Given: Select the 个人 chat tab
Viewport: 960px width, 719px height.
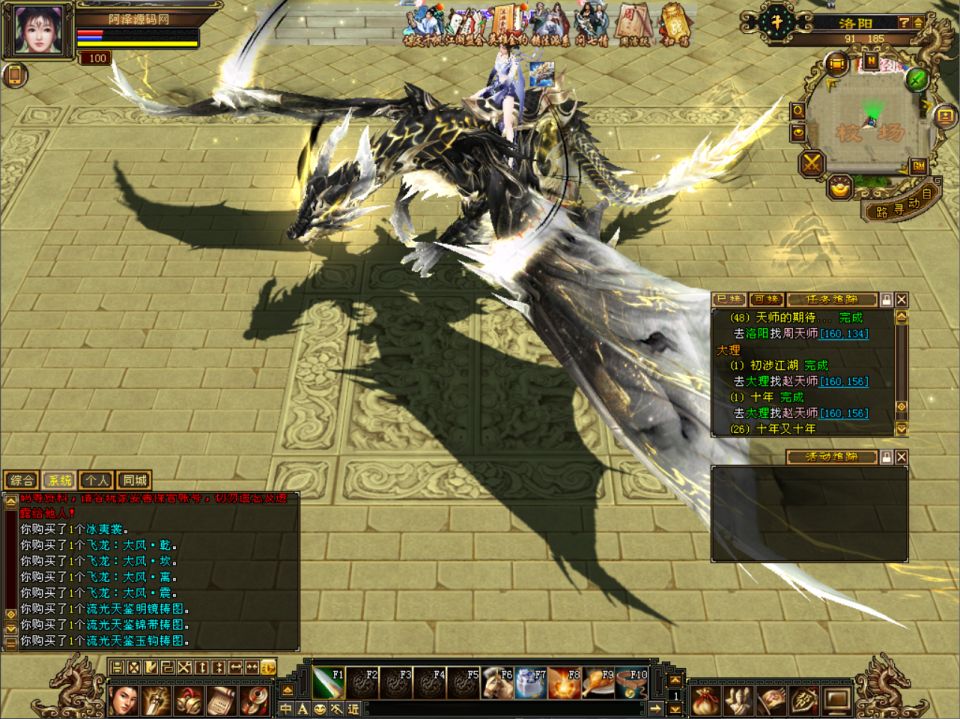Looking at the screenshot, I should click(x=96, y=480).
